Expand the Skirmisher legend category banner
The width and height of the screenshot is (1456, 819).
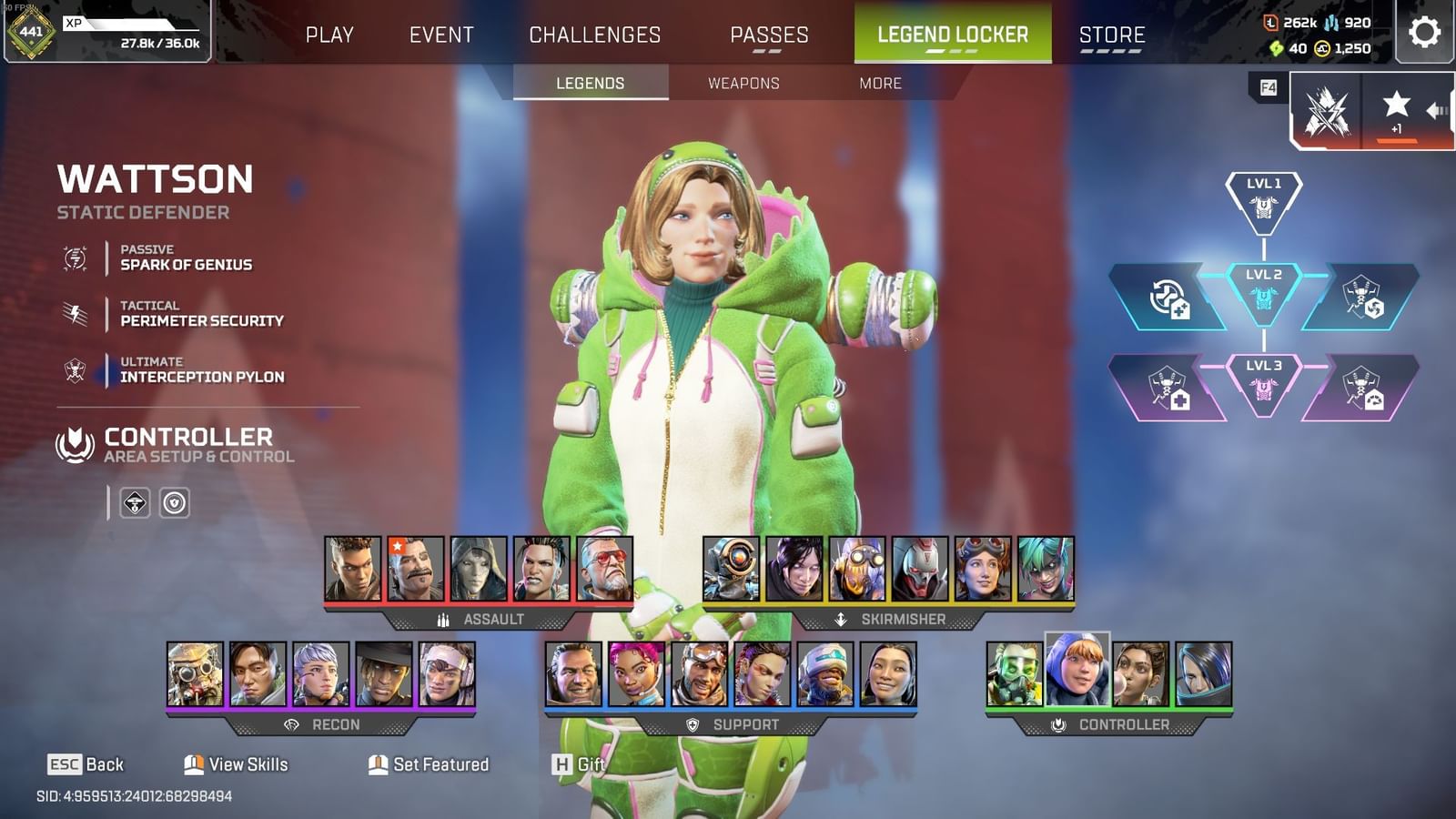coord(889,618)
